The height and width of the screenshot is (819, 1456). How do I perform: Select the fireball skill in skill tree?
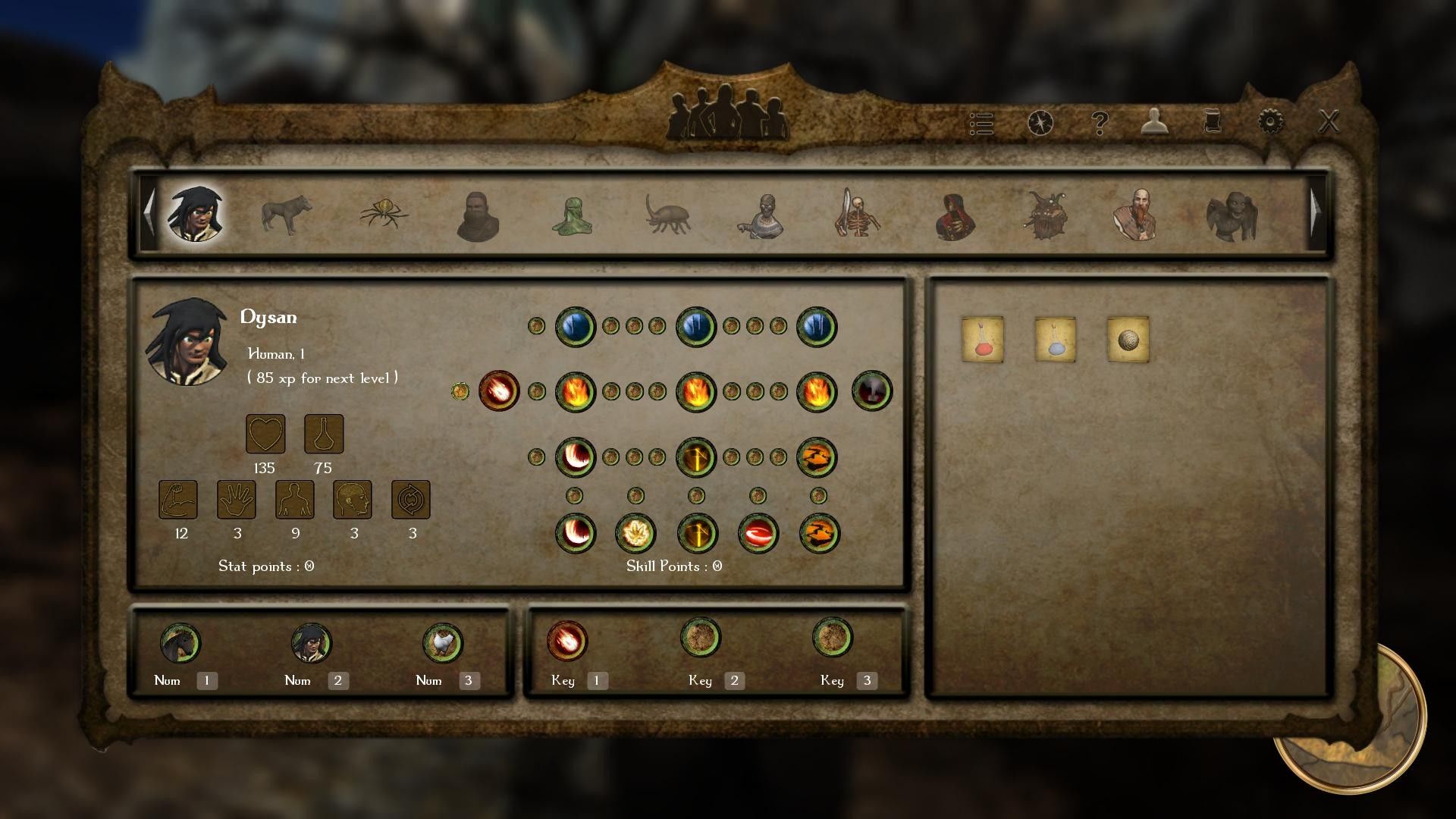tap(499, 391)
